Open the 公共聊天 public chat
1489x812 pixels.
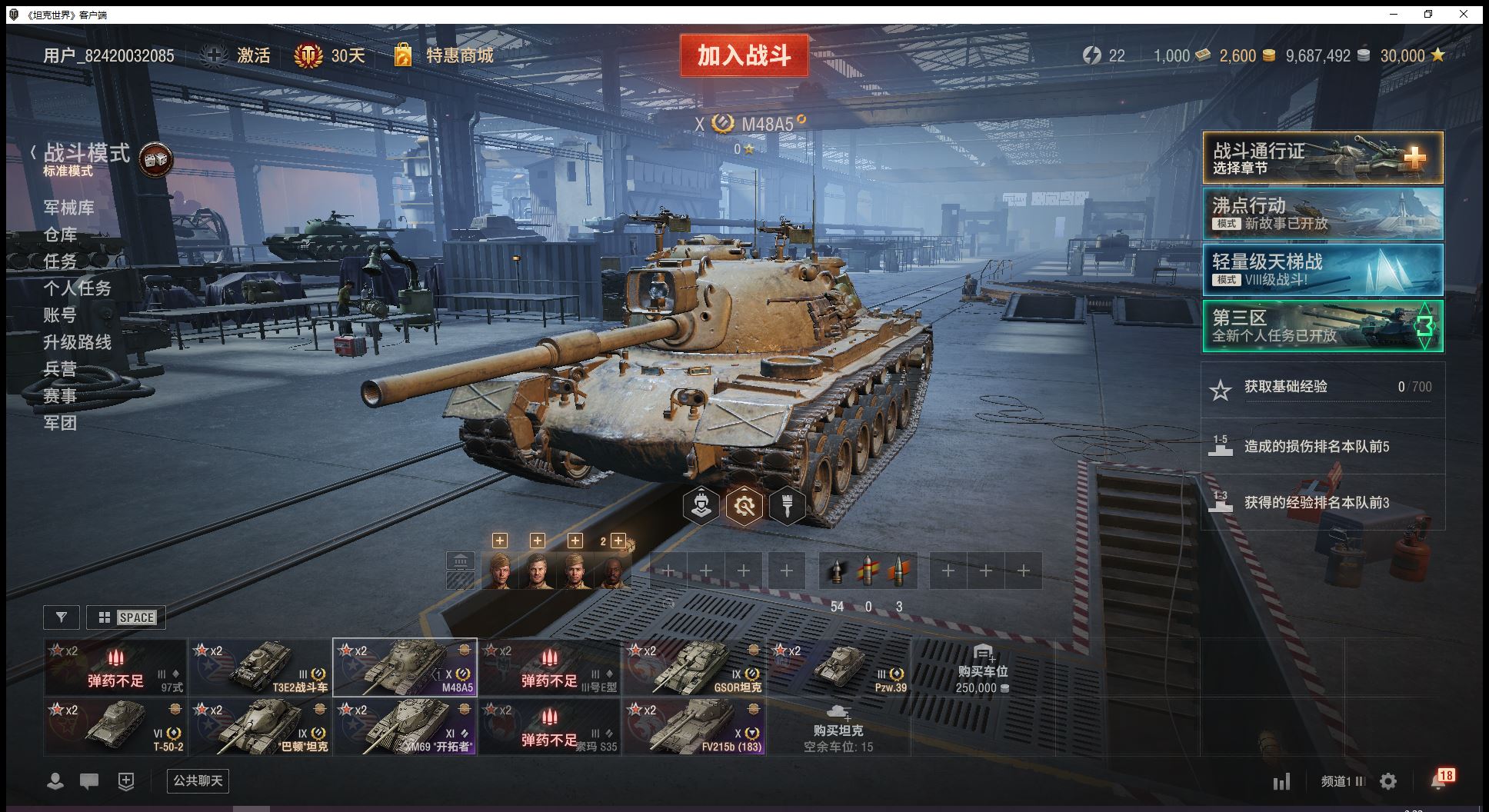(198, 781)
